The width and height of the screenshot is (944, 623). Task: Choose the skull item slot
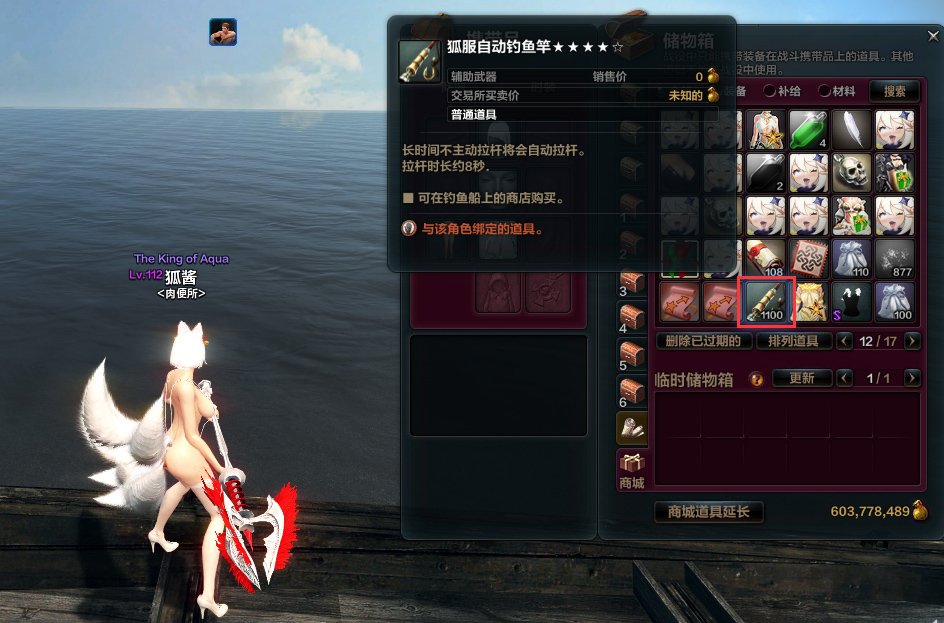click(852, 173)
